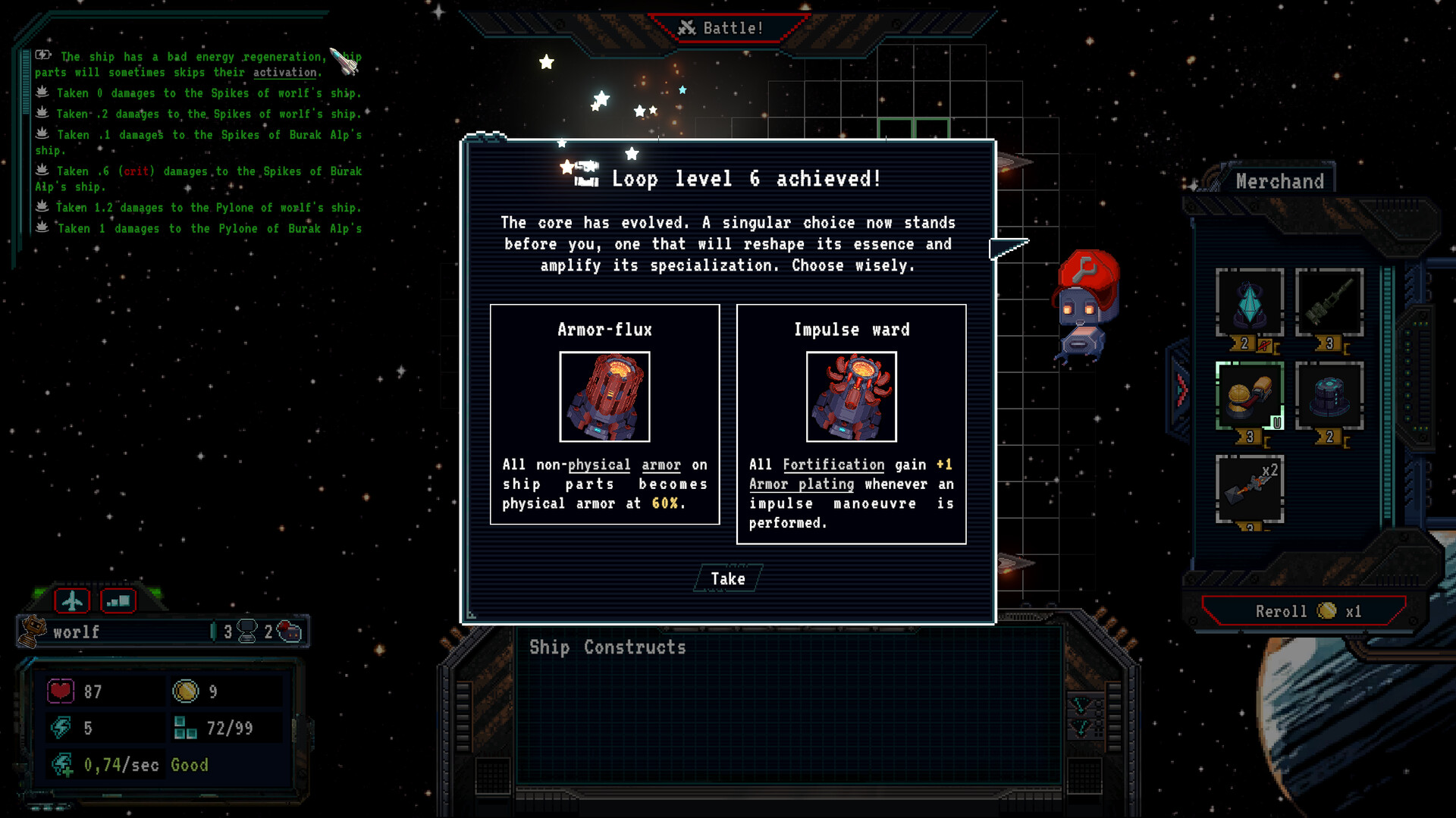Reroll the merchant's stock
The image size is (1456, 818).
coord(1304,611)
